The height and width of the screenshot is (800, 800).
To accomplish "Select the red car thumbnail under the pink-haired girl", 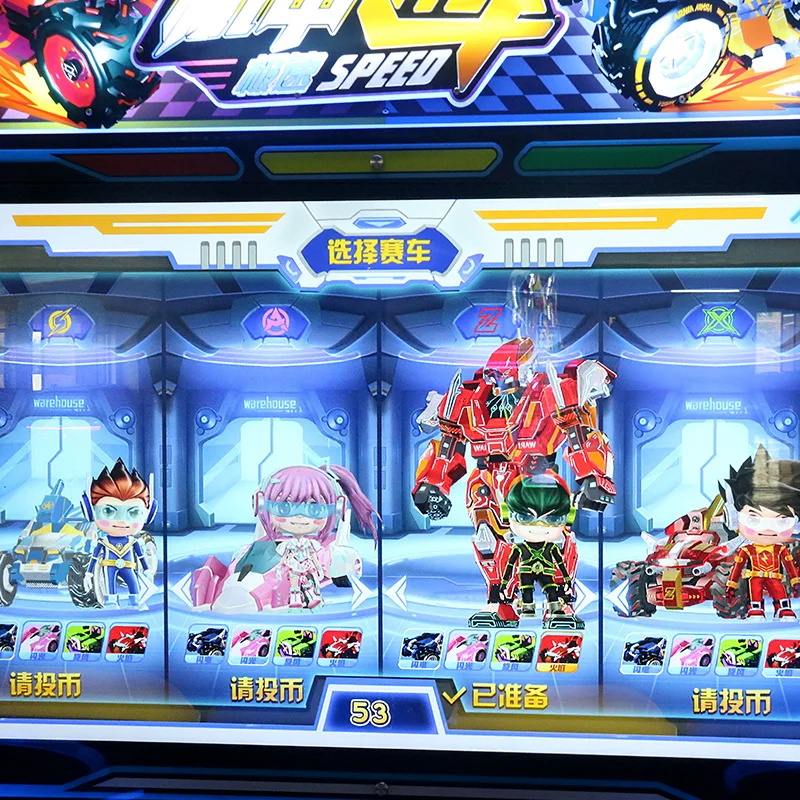I will (x=341, y=643).
